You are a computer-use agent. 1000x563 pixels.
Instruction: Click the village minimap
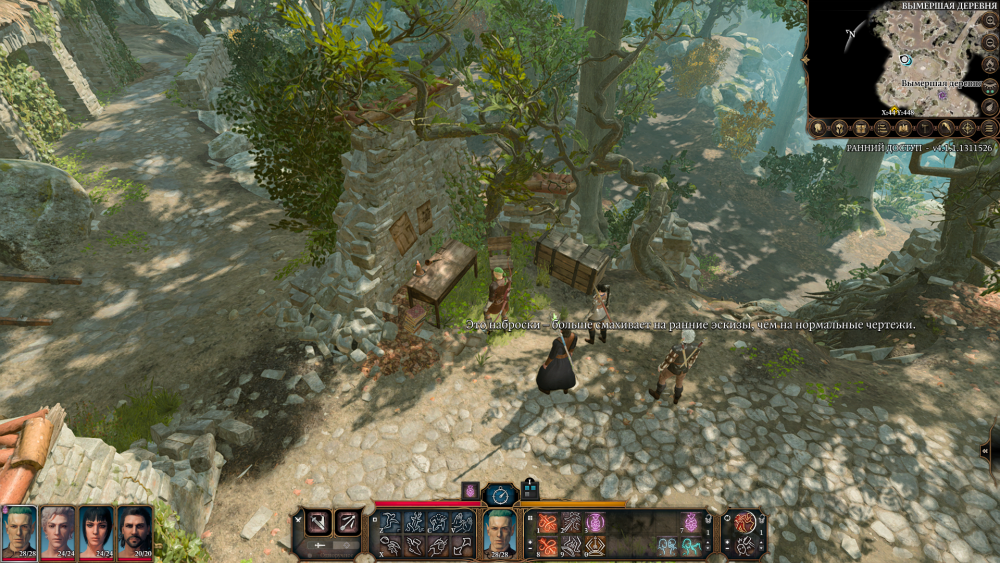900,58
